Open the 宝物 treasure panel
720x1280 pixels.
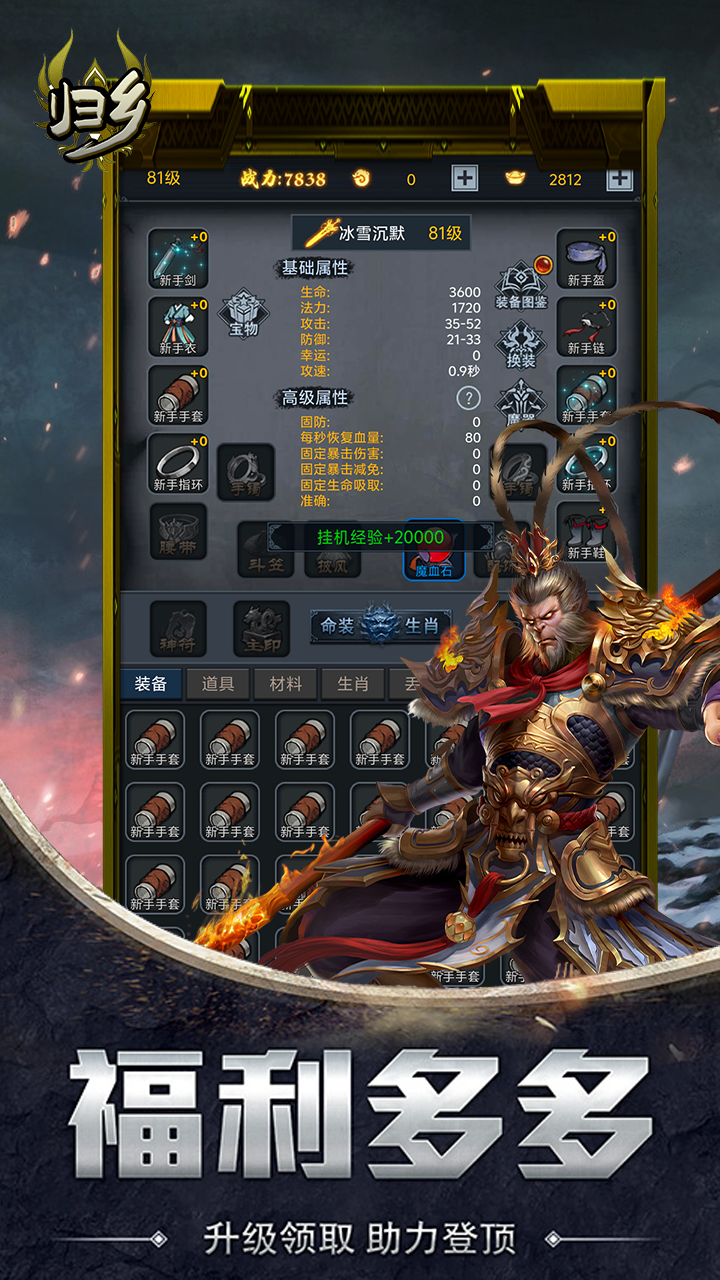(244, 315)
